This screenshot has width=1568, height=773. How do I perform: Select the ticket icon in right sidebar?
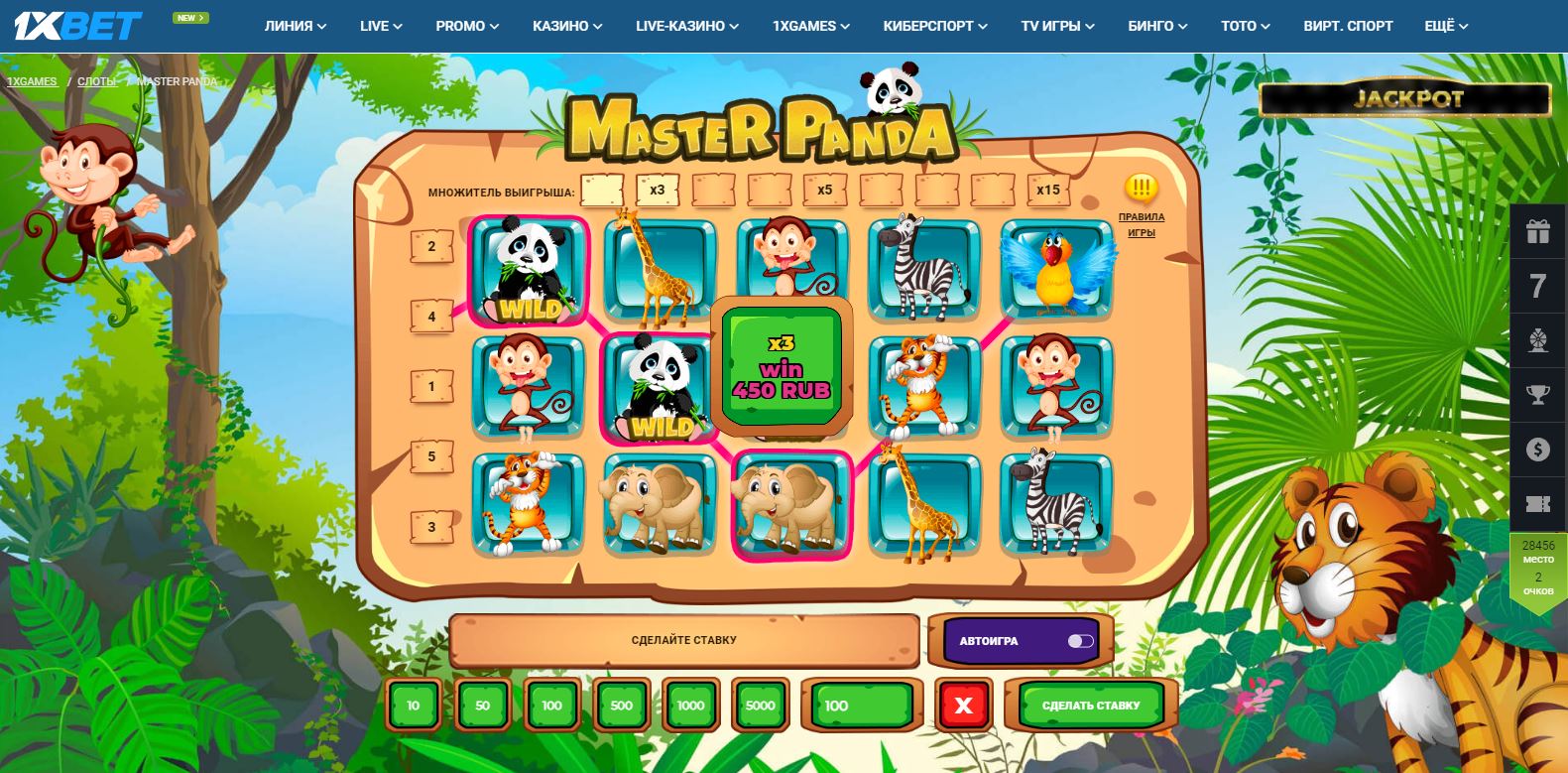tap(1538, 503)
